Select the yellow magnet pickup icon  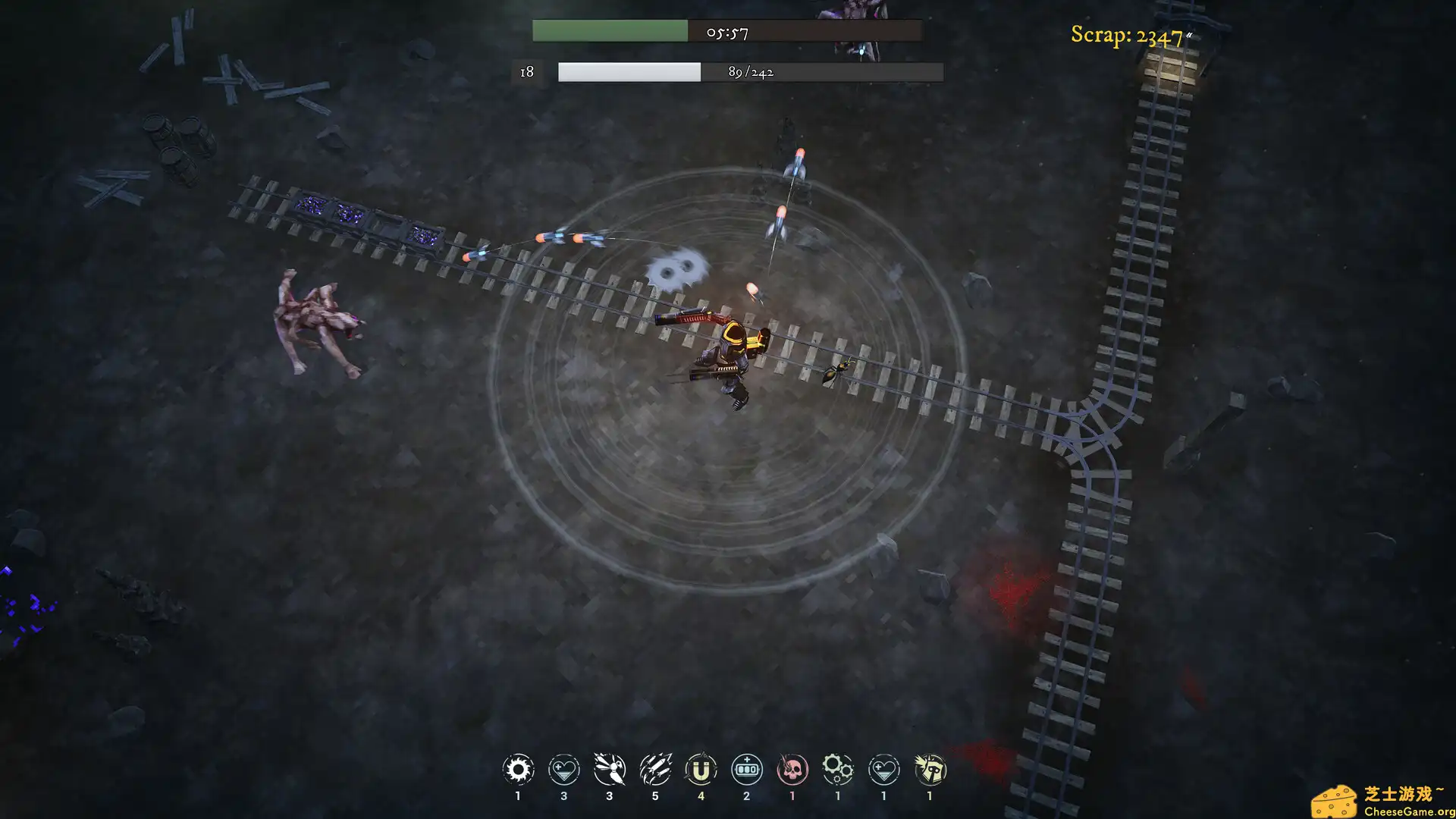pyautogui.click(x=701, y=769)
